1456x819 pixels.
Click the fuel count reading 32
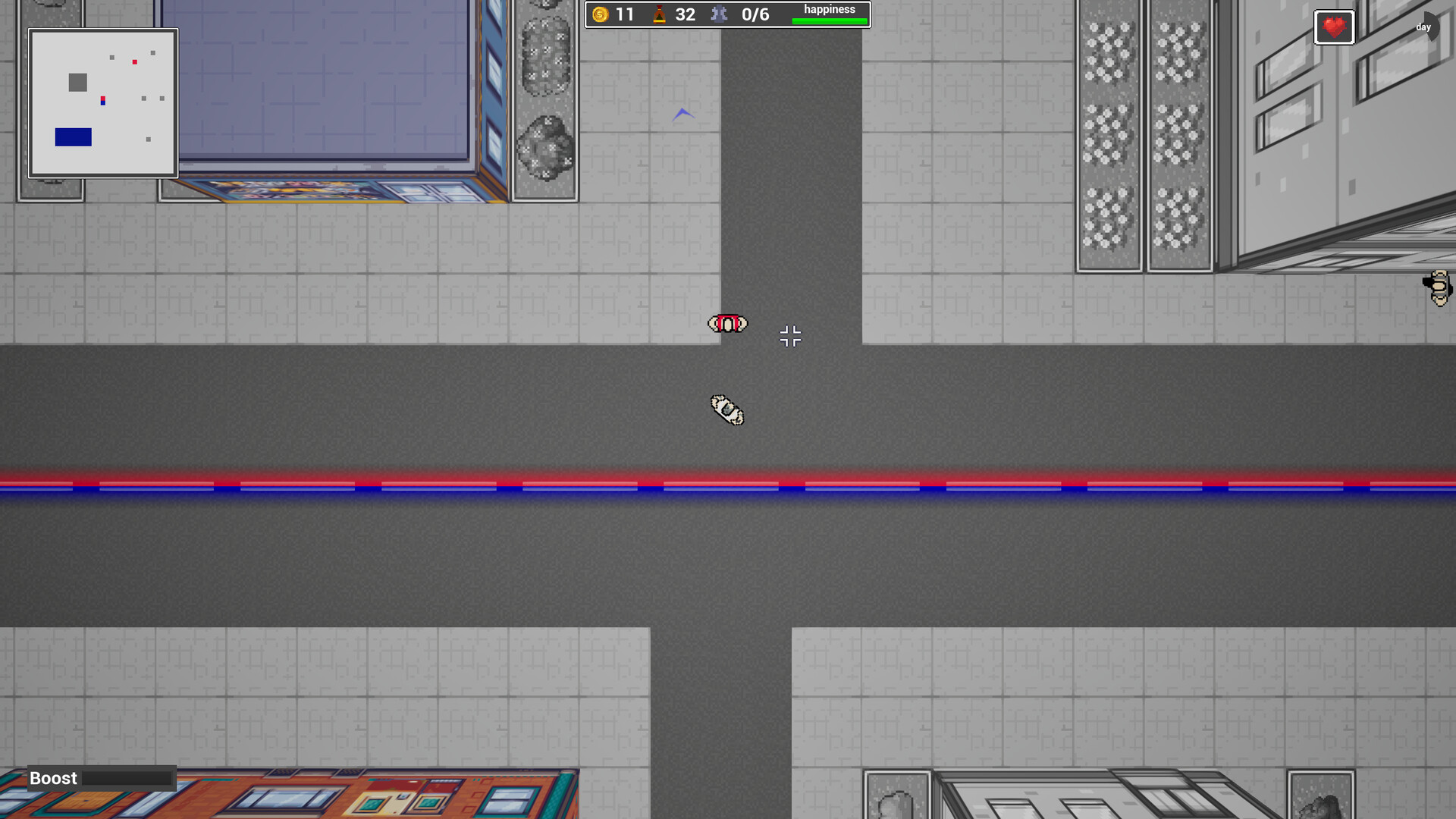686,14
